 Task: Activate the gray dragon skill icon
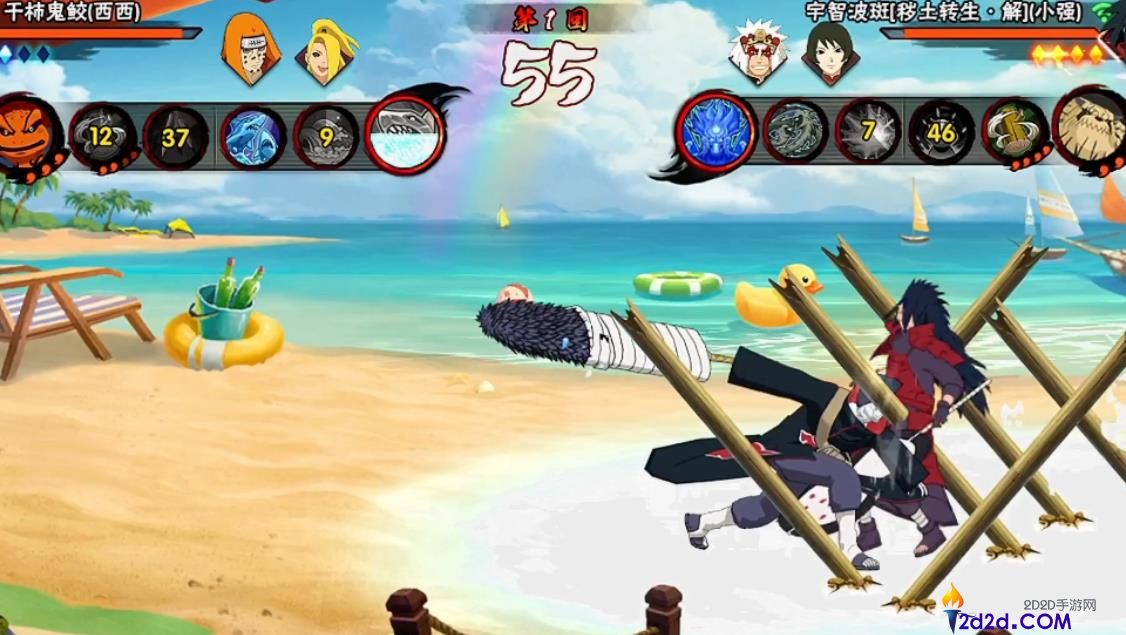(x=795, y=131)
